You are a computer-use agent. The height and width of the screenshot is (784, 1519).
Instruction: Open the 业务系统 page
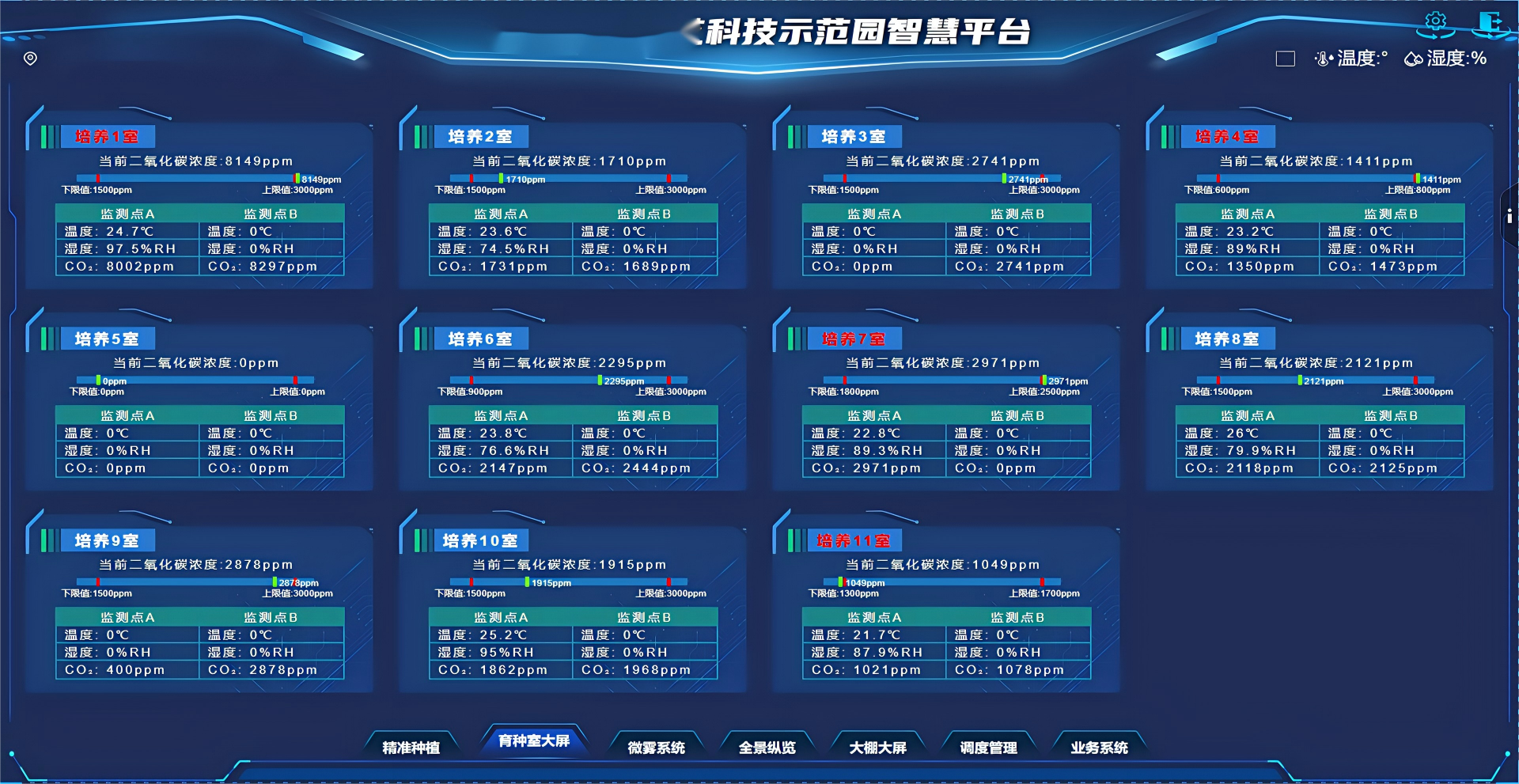pyautogui.click(x=1099, y=746)
